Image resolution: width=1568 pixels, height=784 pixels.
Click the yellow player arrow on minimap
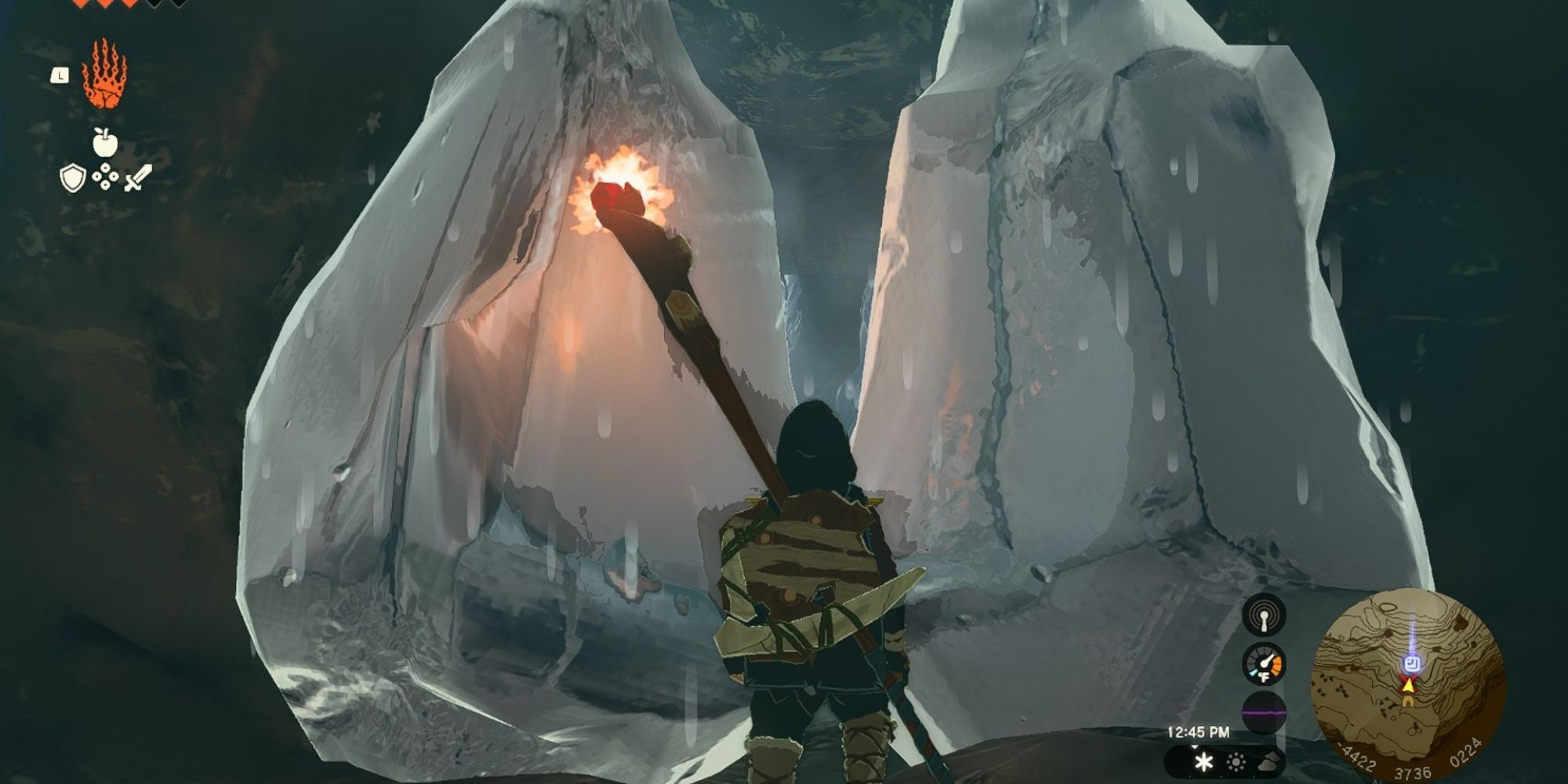click(1408, 686)
